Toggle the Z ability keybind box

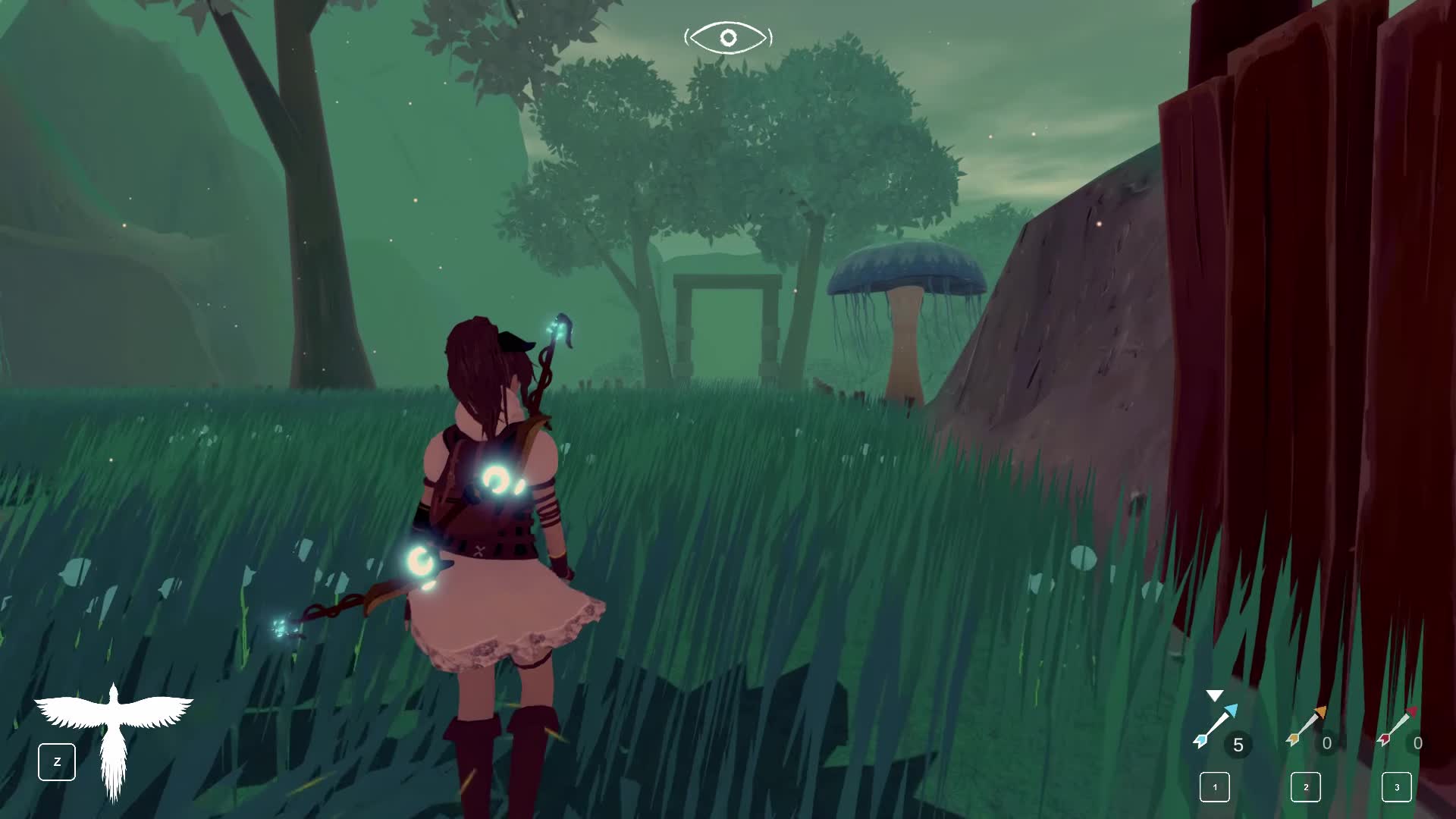pyautogui.click(x=57, y=762)
